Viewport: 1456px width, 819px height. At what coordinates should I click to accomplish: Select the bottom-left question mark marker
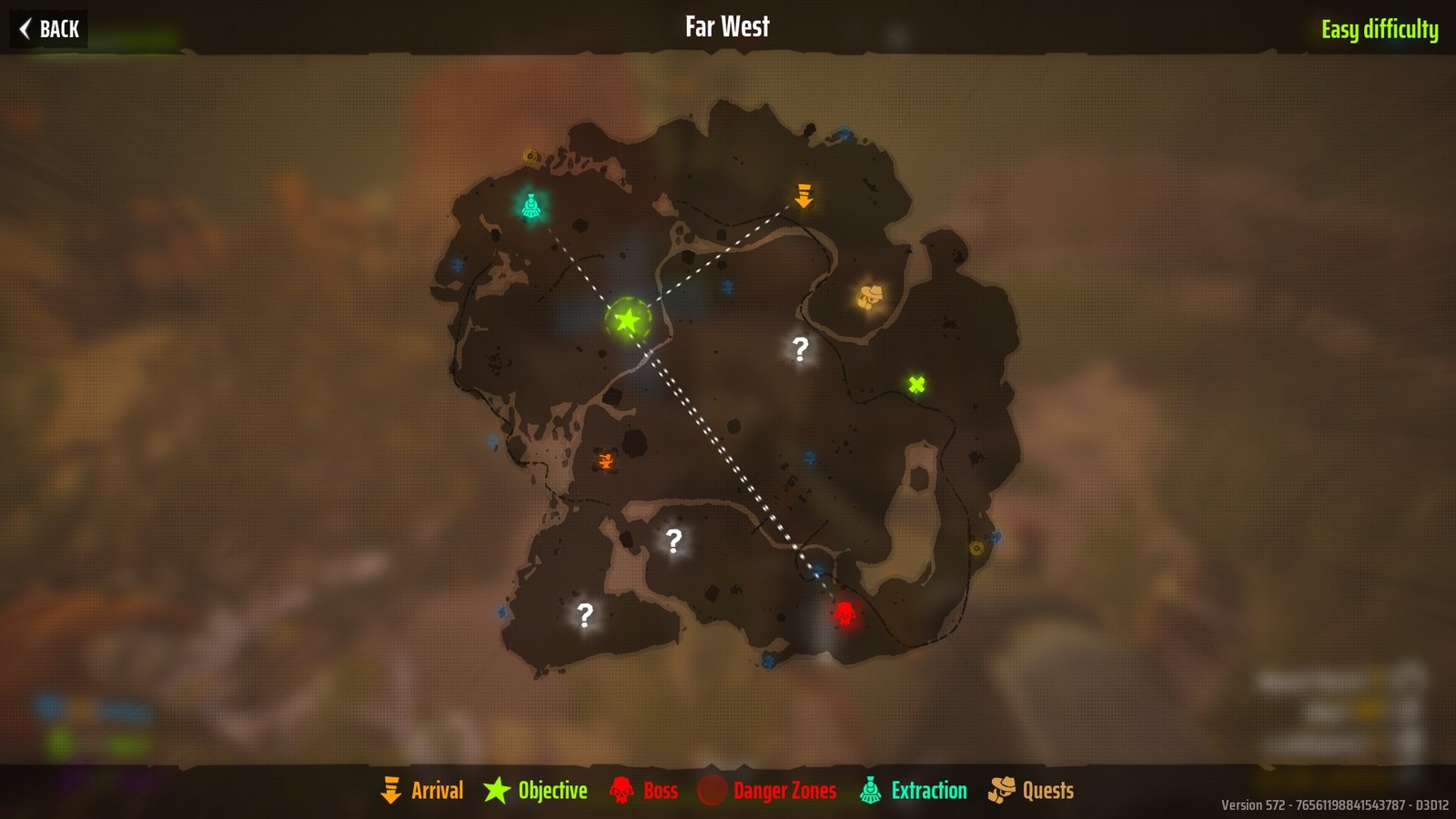coord(585,615)
